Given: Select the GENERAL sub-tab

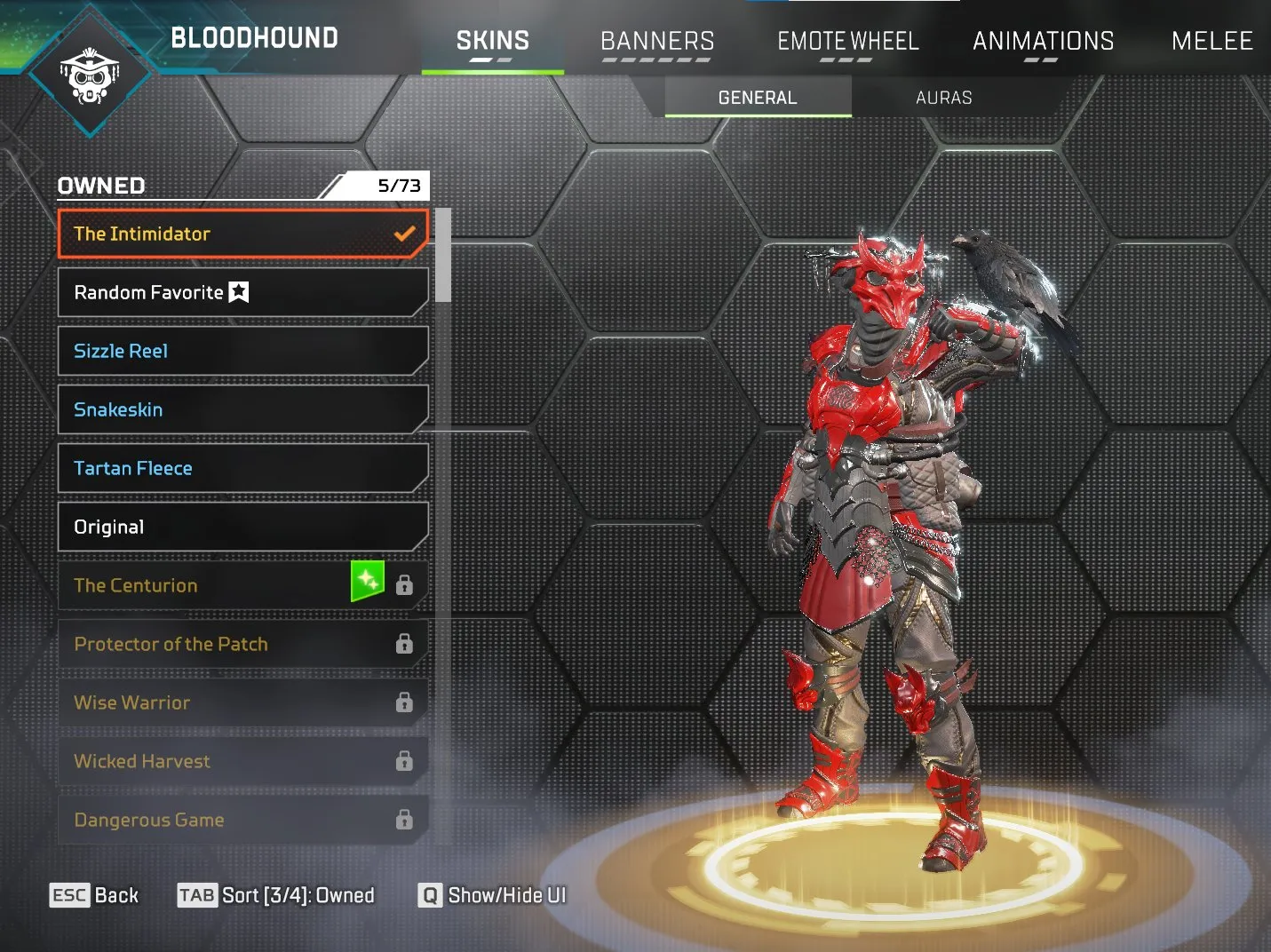Looking at the screenshot, I should [757, 98].
